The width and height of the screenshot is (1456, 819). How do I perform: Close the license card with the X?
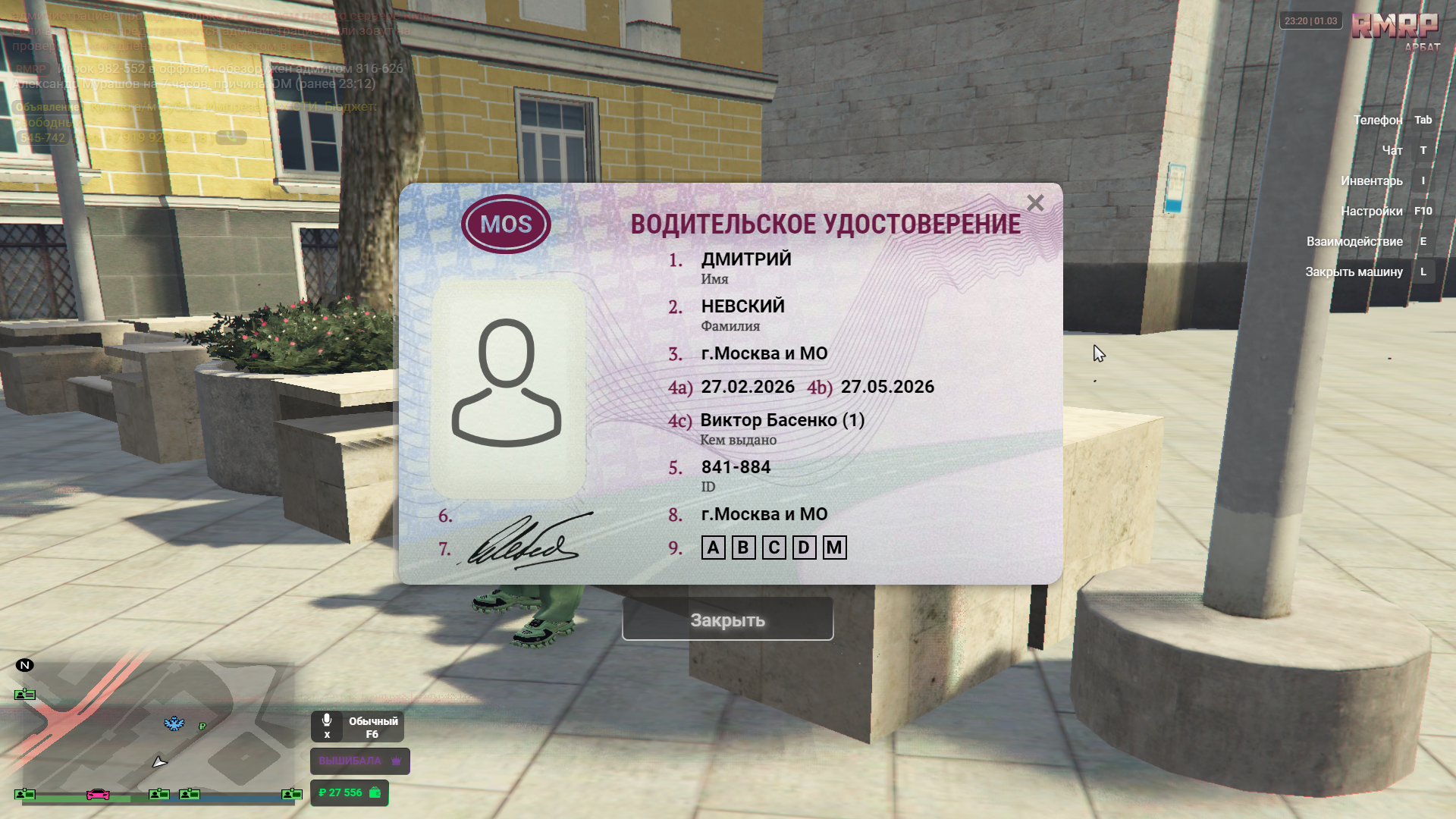pyautogui.click(x=1035, y=203)
